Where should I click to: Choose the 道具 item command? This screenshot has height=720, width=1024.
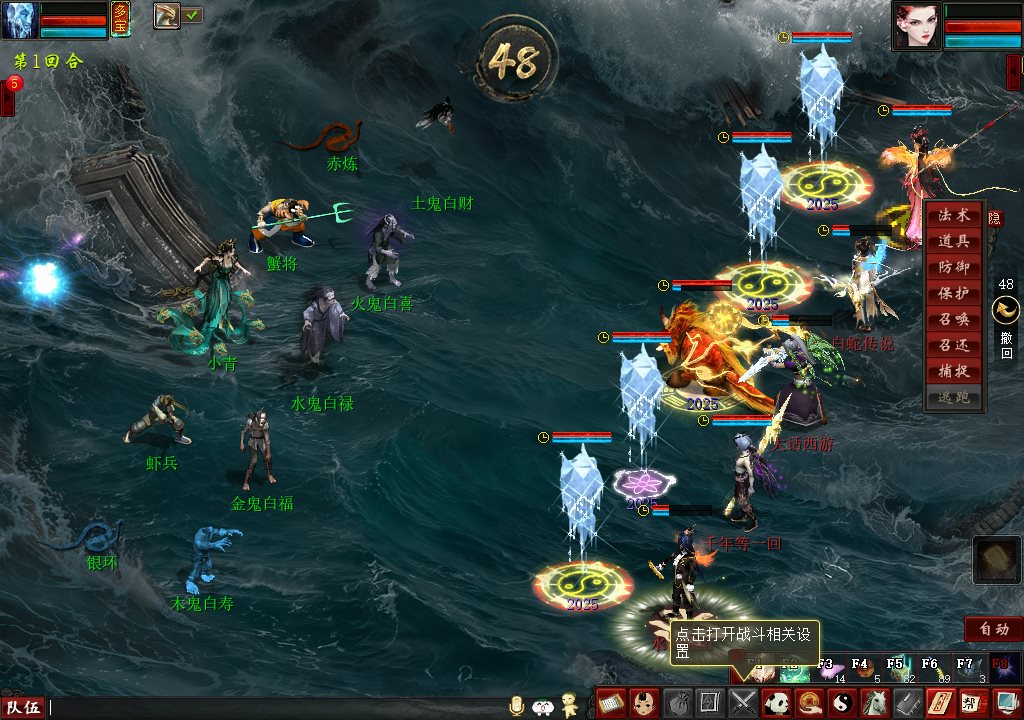pyautogui.click(x=953, y=242)
